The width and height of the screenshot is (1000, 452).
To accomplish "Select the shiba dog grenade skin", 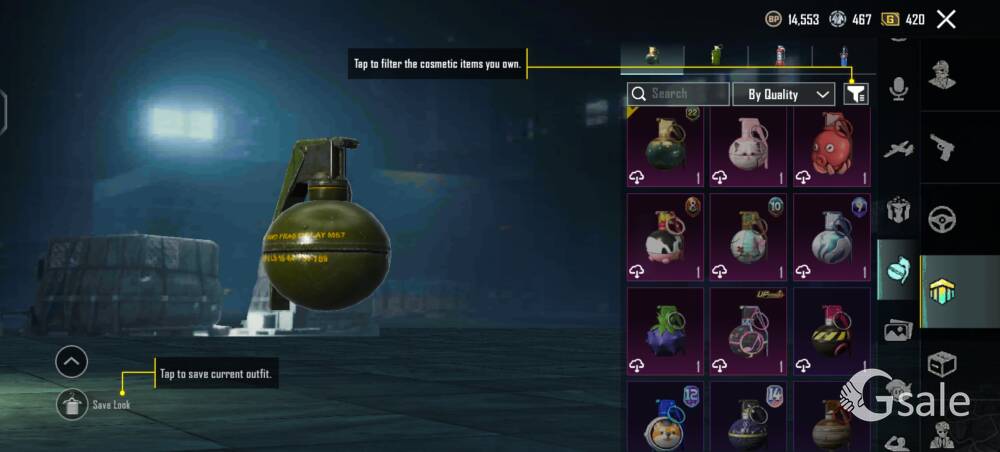I will pos(665,420).
